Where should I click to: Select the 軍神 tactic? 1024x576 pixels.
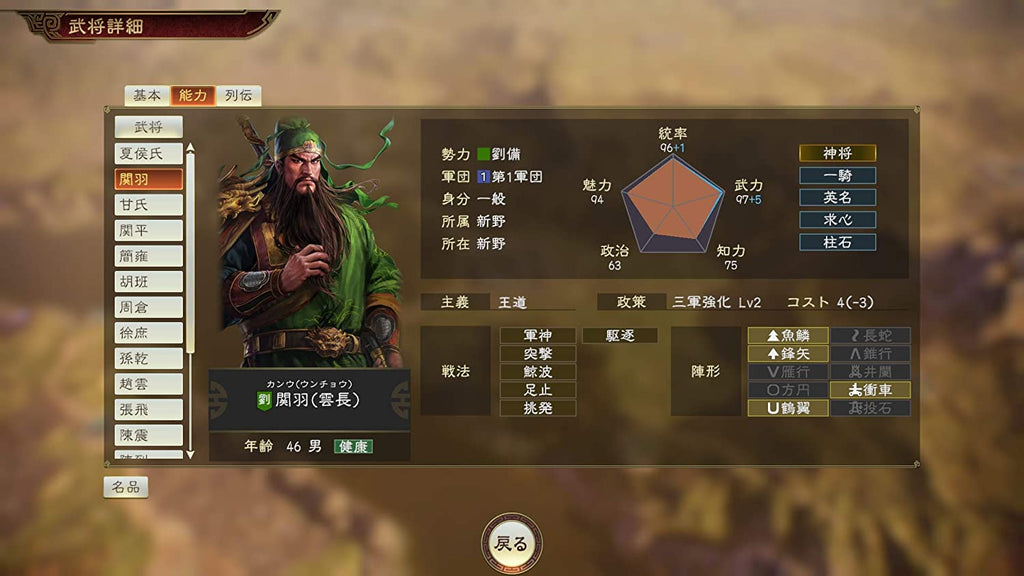(x=538, y=336)
